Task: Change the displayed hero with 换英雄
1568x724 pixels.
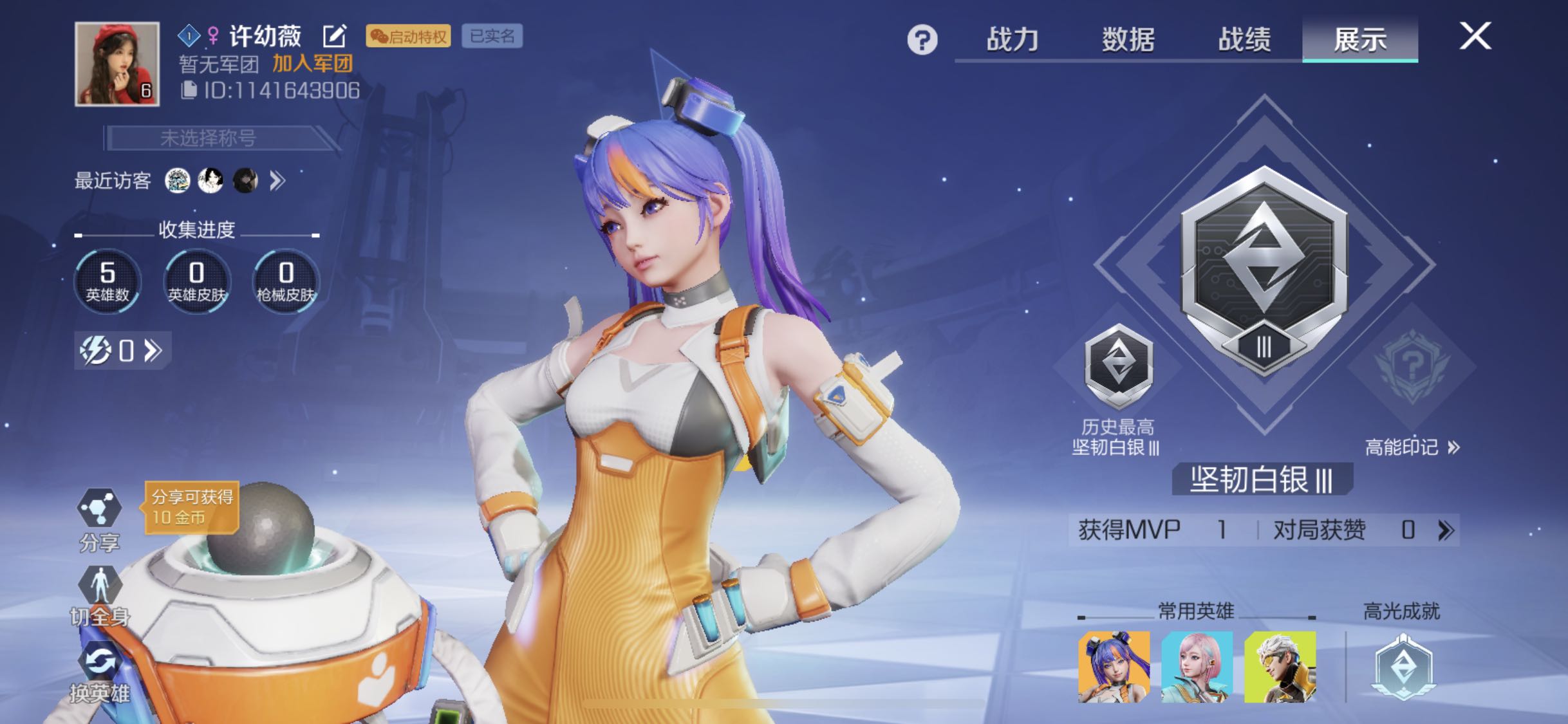Action: [x=99, y=673]
